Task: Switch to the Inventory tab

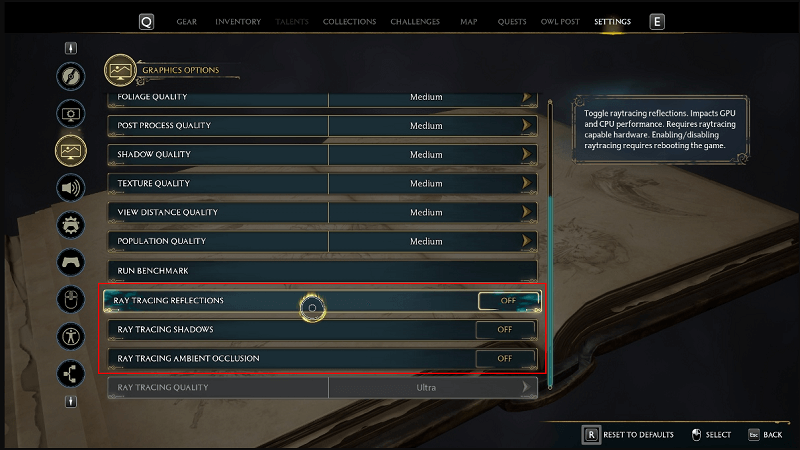Action: click(238, 22)
